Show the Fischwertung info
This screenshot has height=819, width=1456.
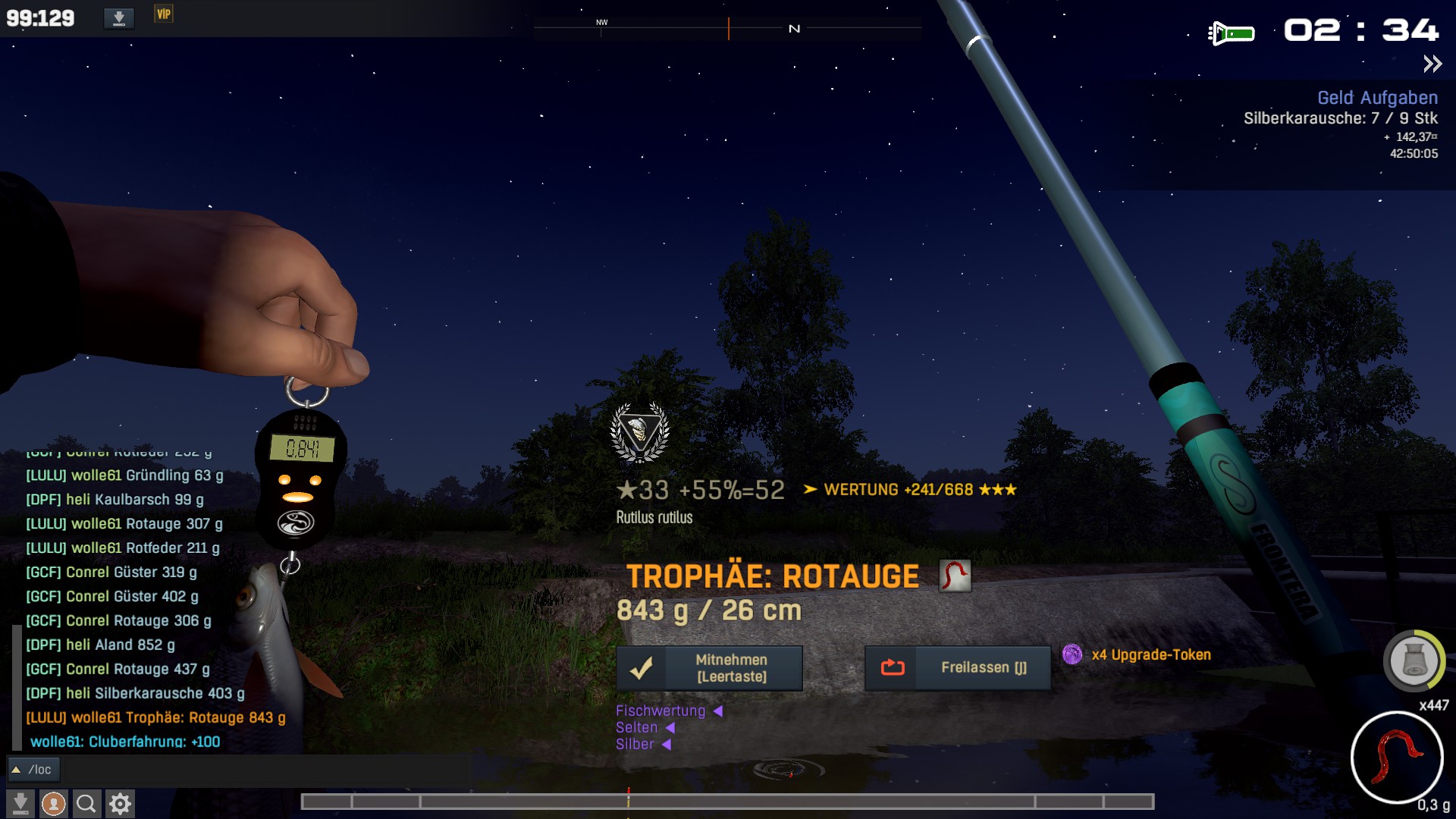(661, 711)
